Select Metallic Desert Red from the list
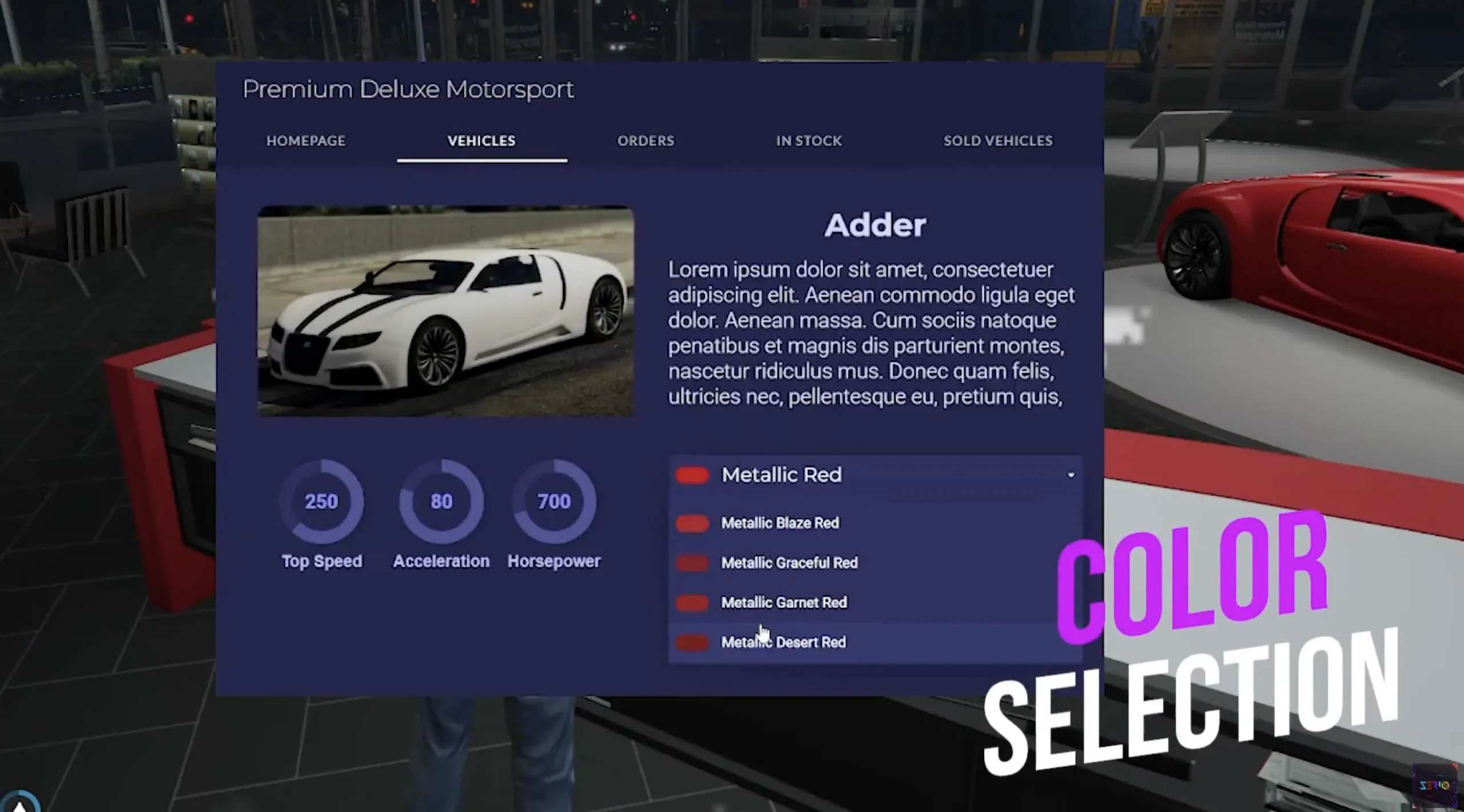The width and height of the screenshot is (1464, 812). 783,643
